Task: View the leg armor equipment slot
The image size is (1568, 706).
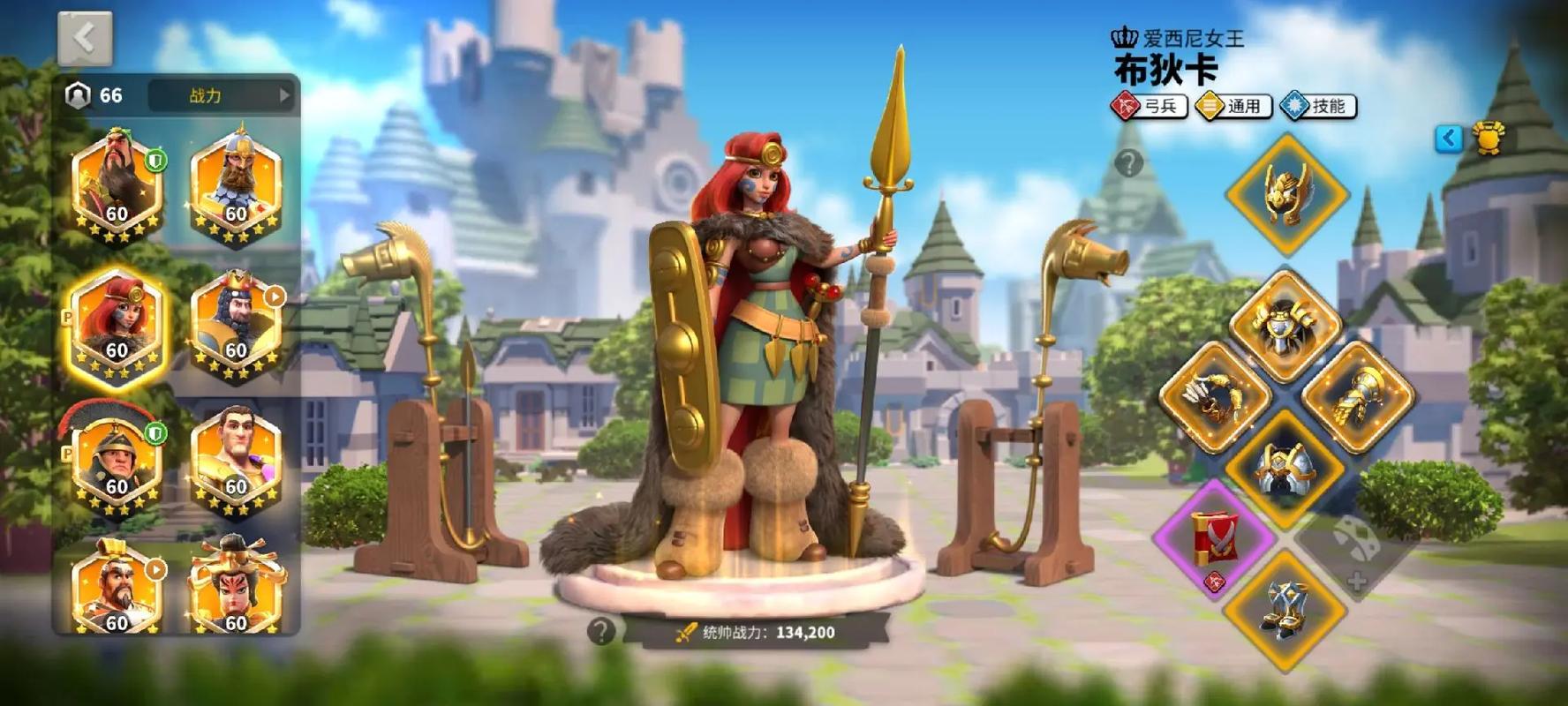Action: pos(1285,468)
